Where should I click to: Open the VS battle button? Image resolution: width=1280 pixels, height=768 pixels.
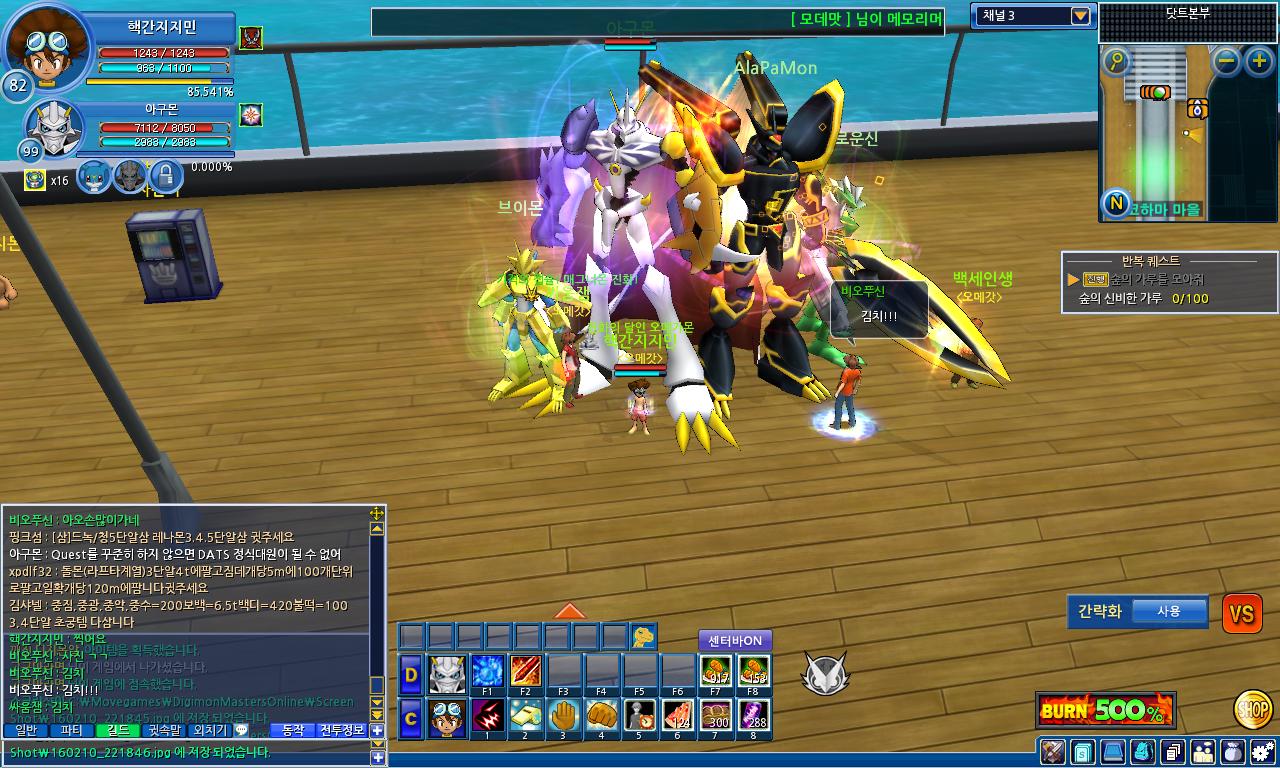[1241, 614]
